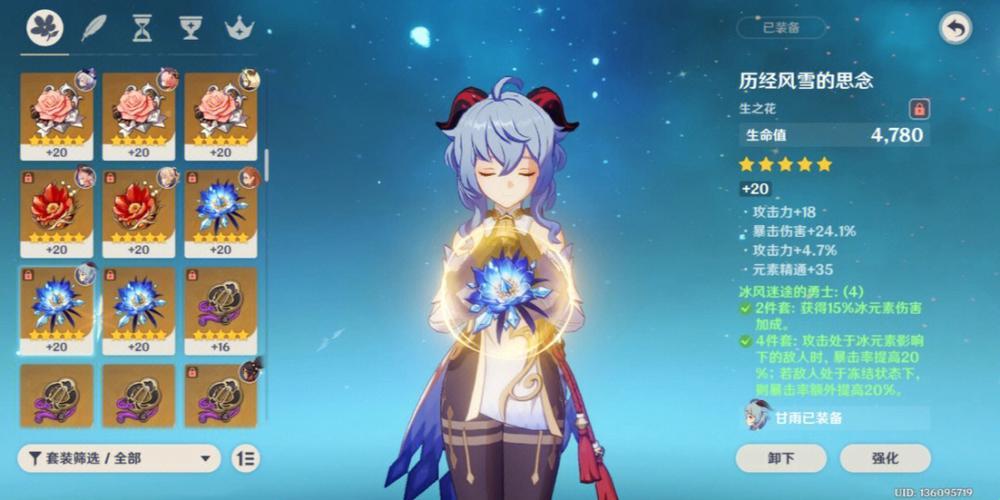Image resolution: width=1000 pixels, height=500 pixels.
Task: Click the sort order list button
Action: point(246,458)
